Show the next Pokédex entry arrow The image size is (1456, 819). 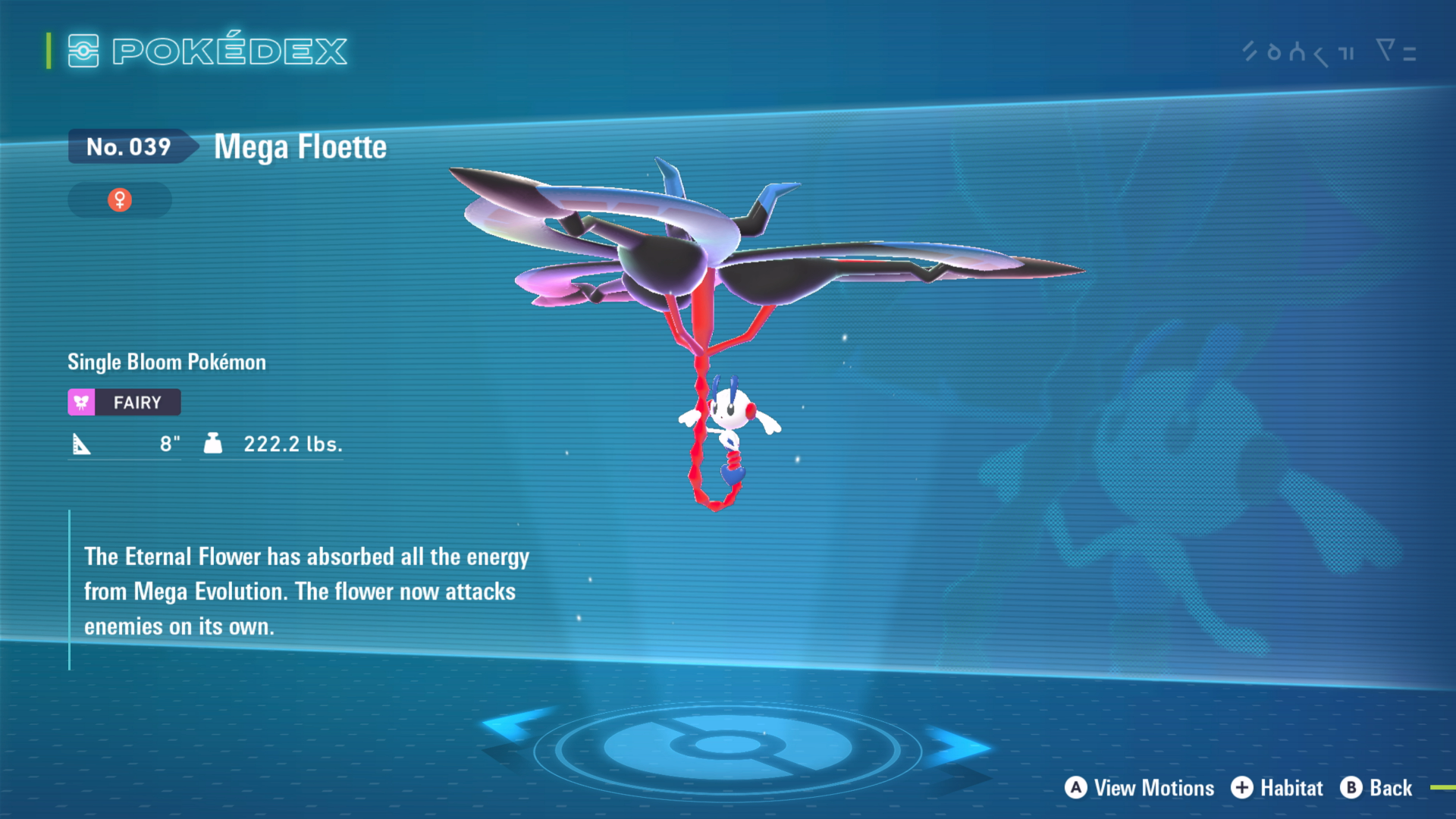[960, 745]
